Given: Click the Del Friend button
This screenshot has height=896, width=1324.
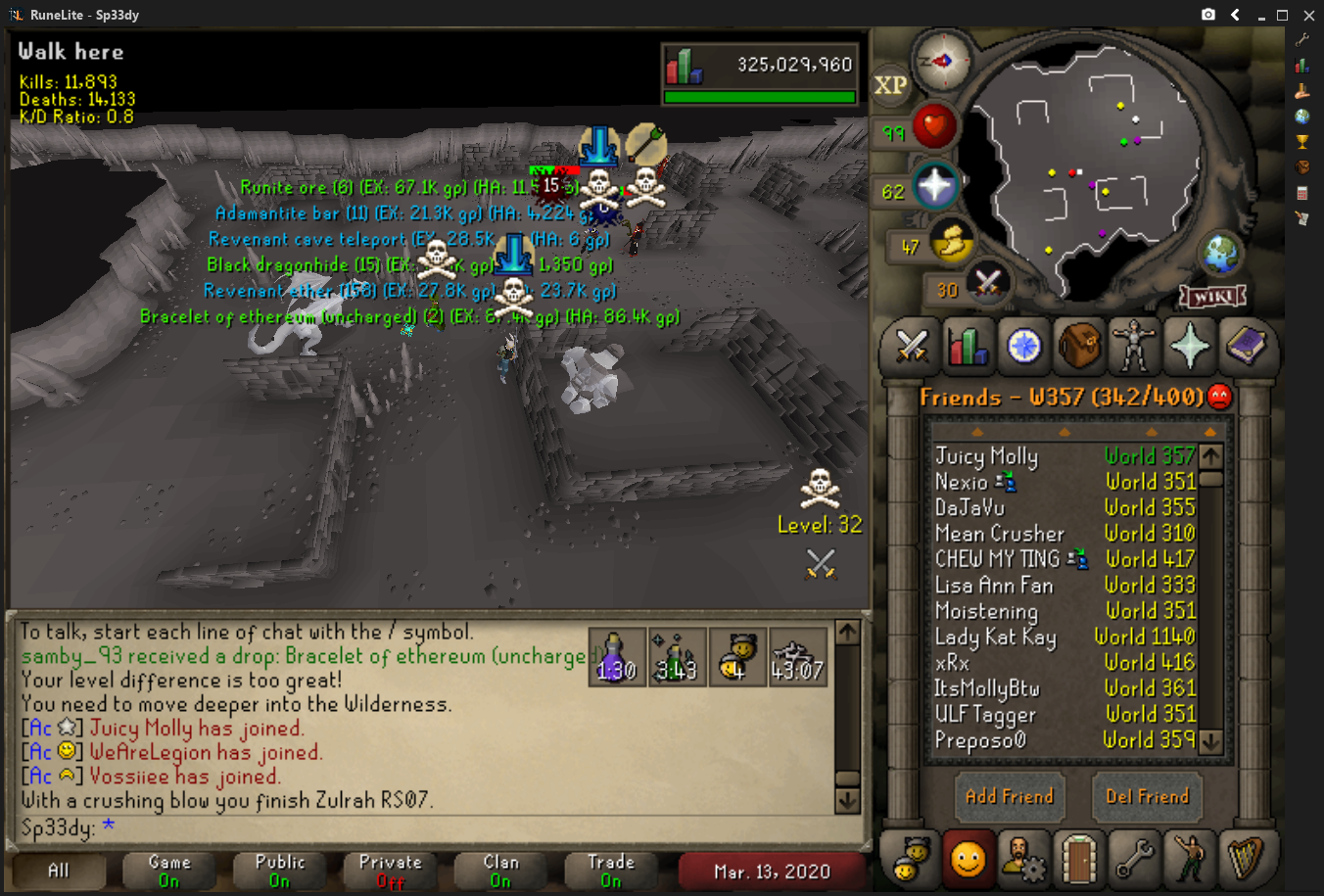Looking at the screenshot, I should pos(1147,796).
